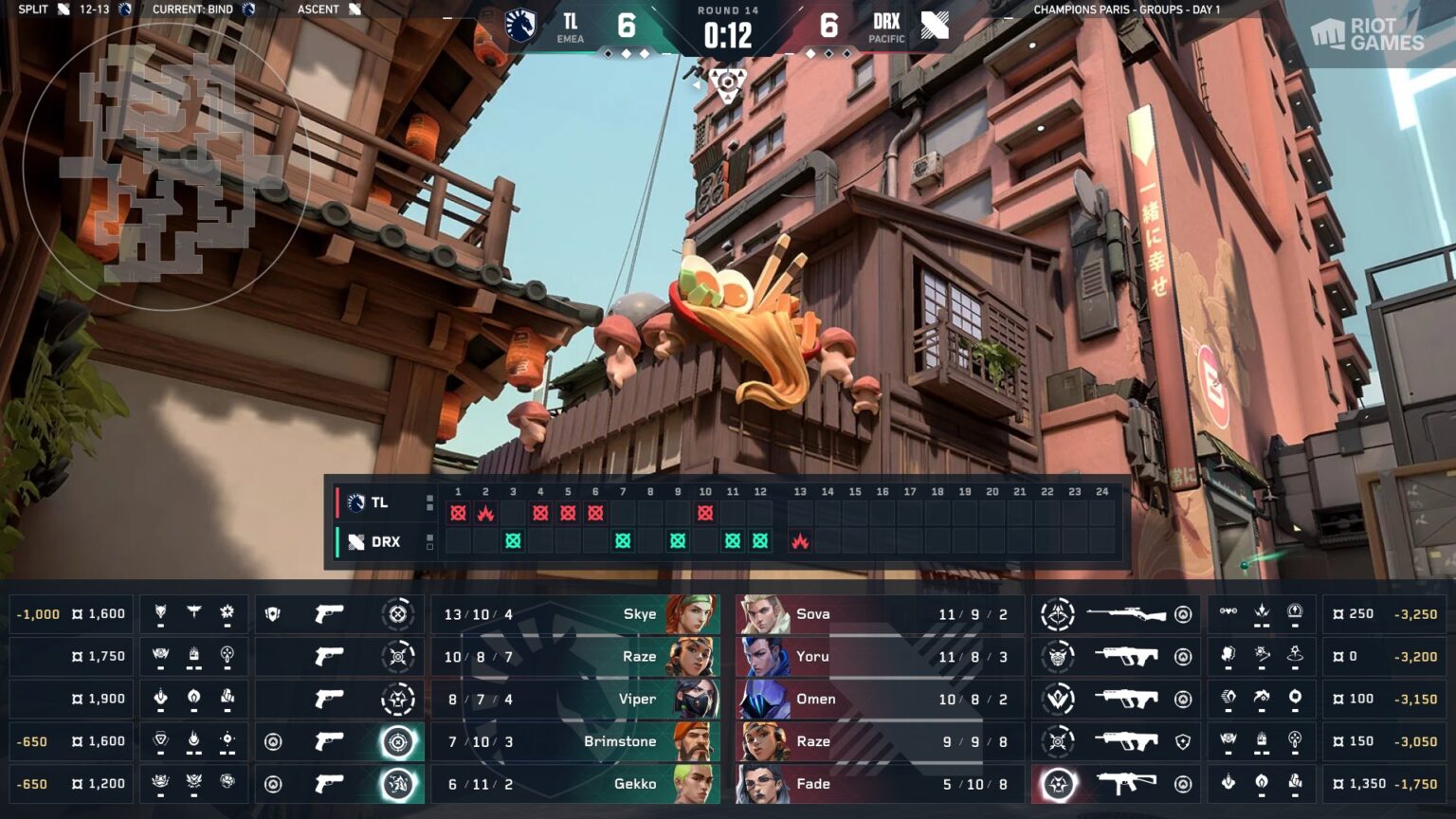Select Sova's Marshal sniper weapon icon
Screen dimensions: 1456x819
tap(1126, 613)
